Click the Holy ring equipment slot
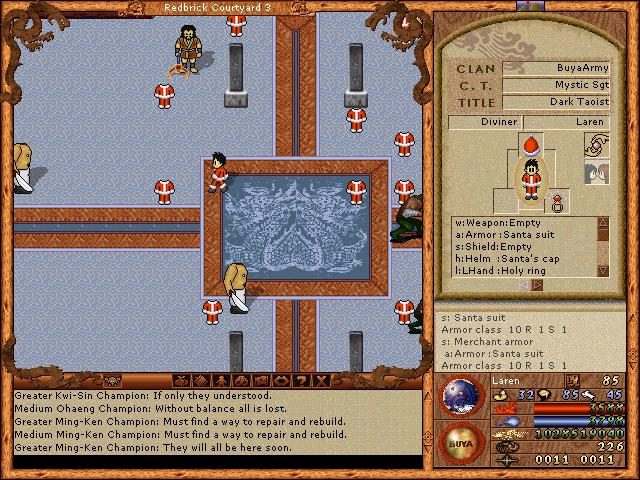Image resolution: width=640 pixels, height=480 pixels. tap(560, 202)
